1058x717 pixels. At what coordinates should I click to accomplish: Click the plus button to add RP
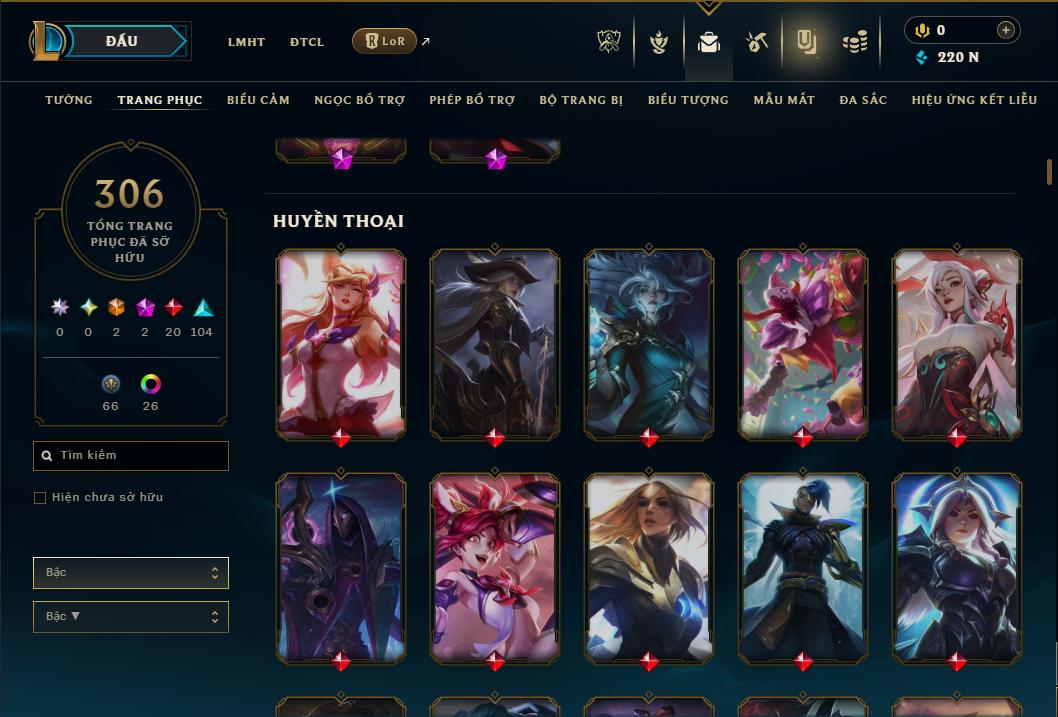pyautogui.click(x=1006, y=30)
